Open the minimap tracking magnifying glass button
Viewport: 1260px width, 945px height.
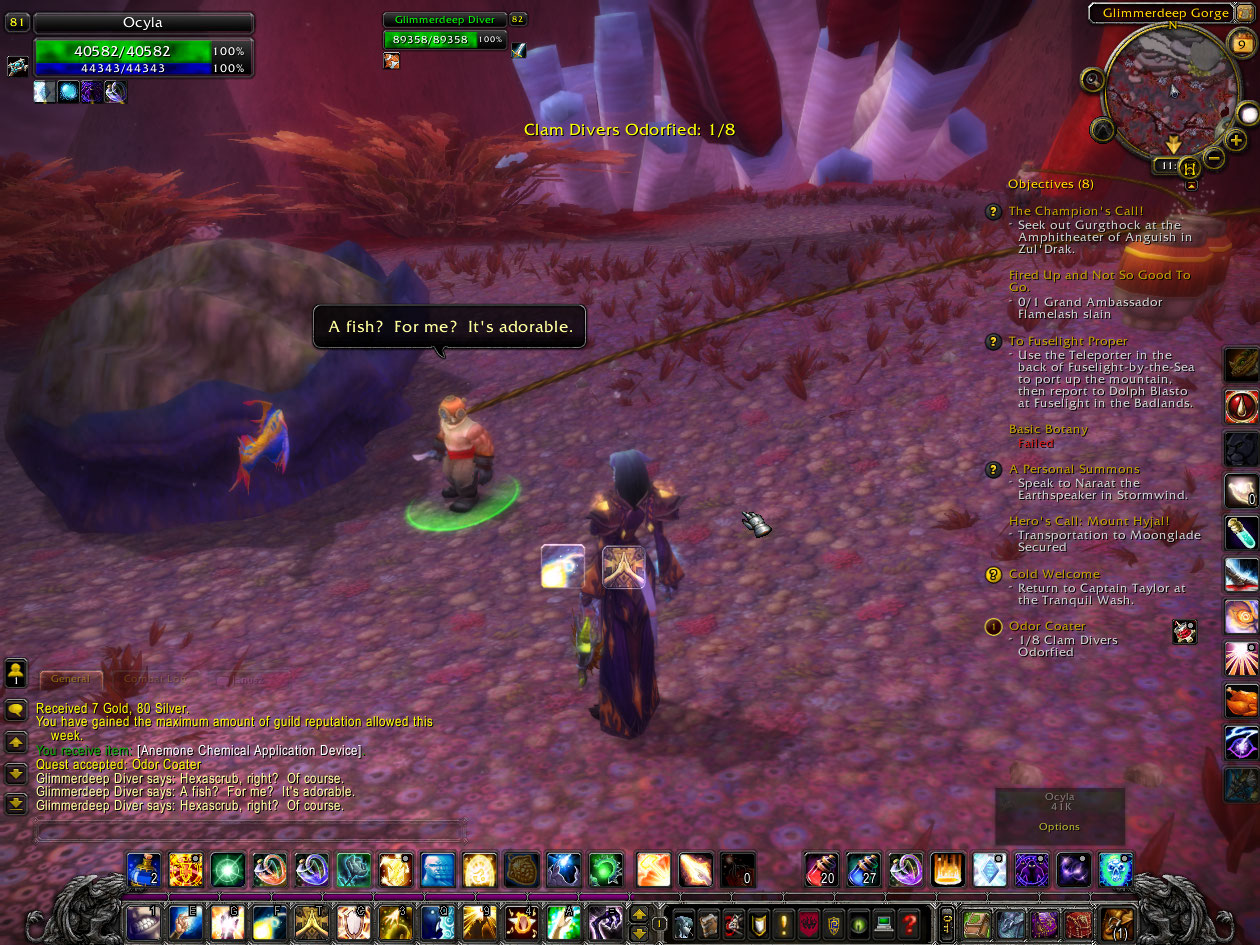pyautogui.click(x=1092, y=79)
